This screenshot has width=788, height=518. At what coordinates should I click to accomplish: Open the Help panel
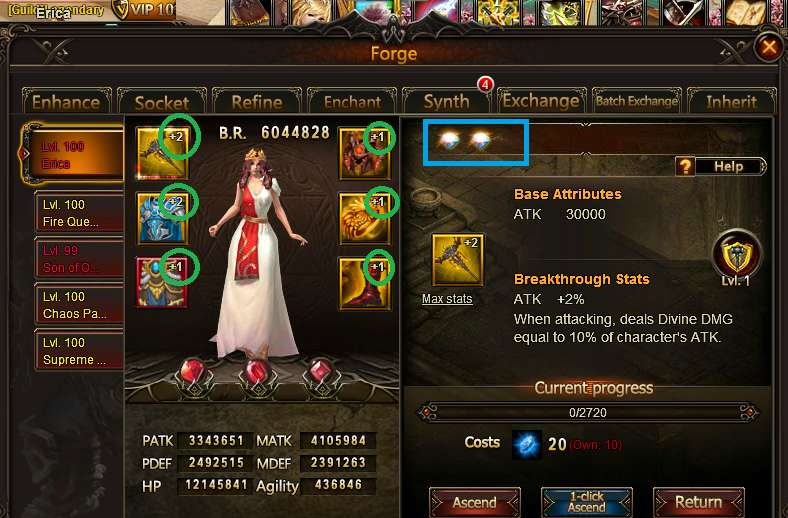pyautogui.click(x=720, y=167)
